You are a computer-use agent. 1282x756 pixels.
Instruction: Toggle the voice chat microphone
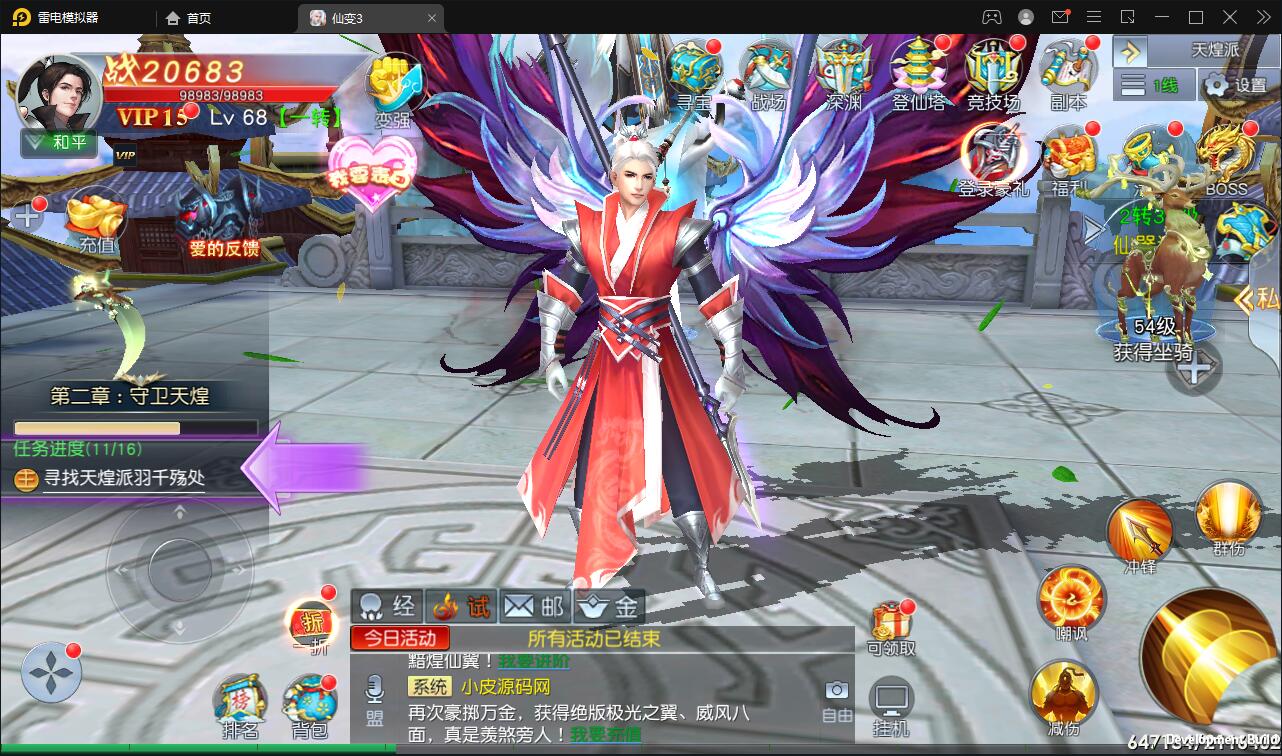coord(373,688)
